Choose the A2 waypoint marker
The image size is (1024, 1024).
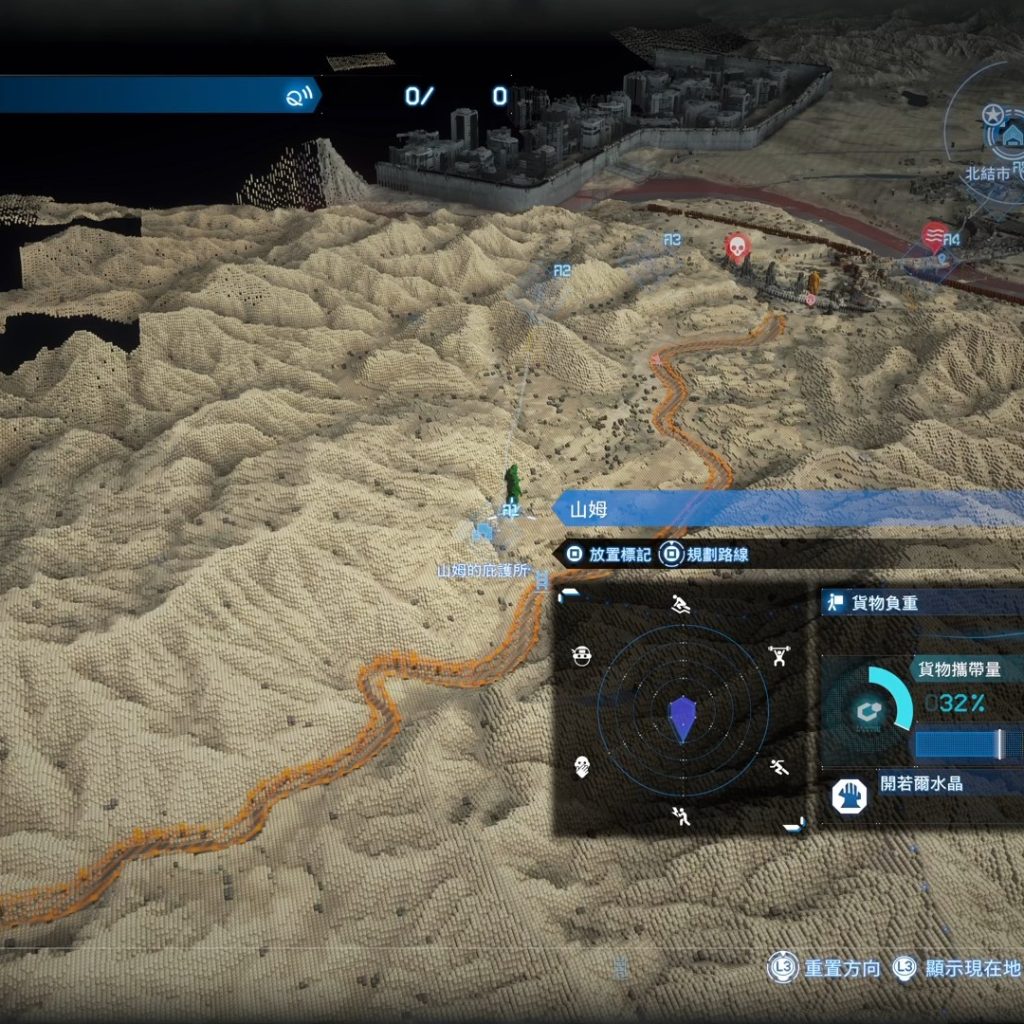click(x=562, y=270)
